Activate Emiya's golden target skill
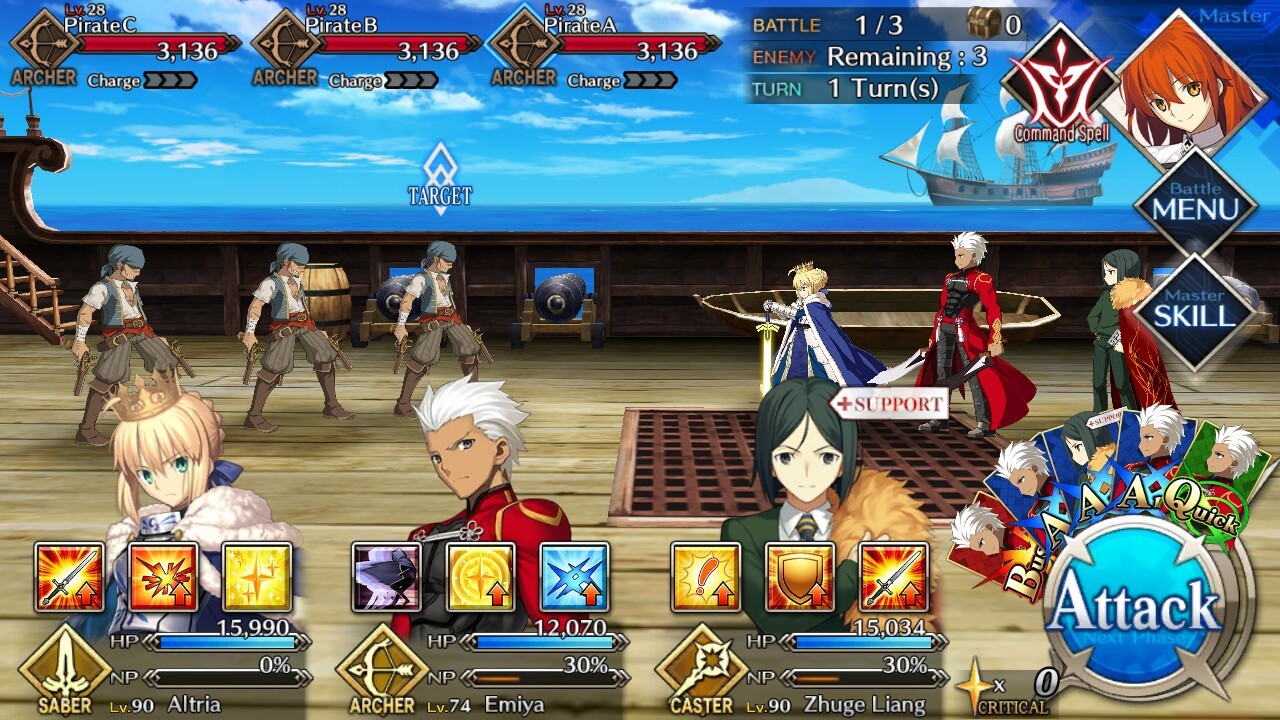1280x720 pixels. (480, 577)
